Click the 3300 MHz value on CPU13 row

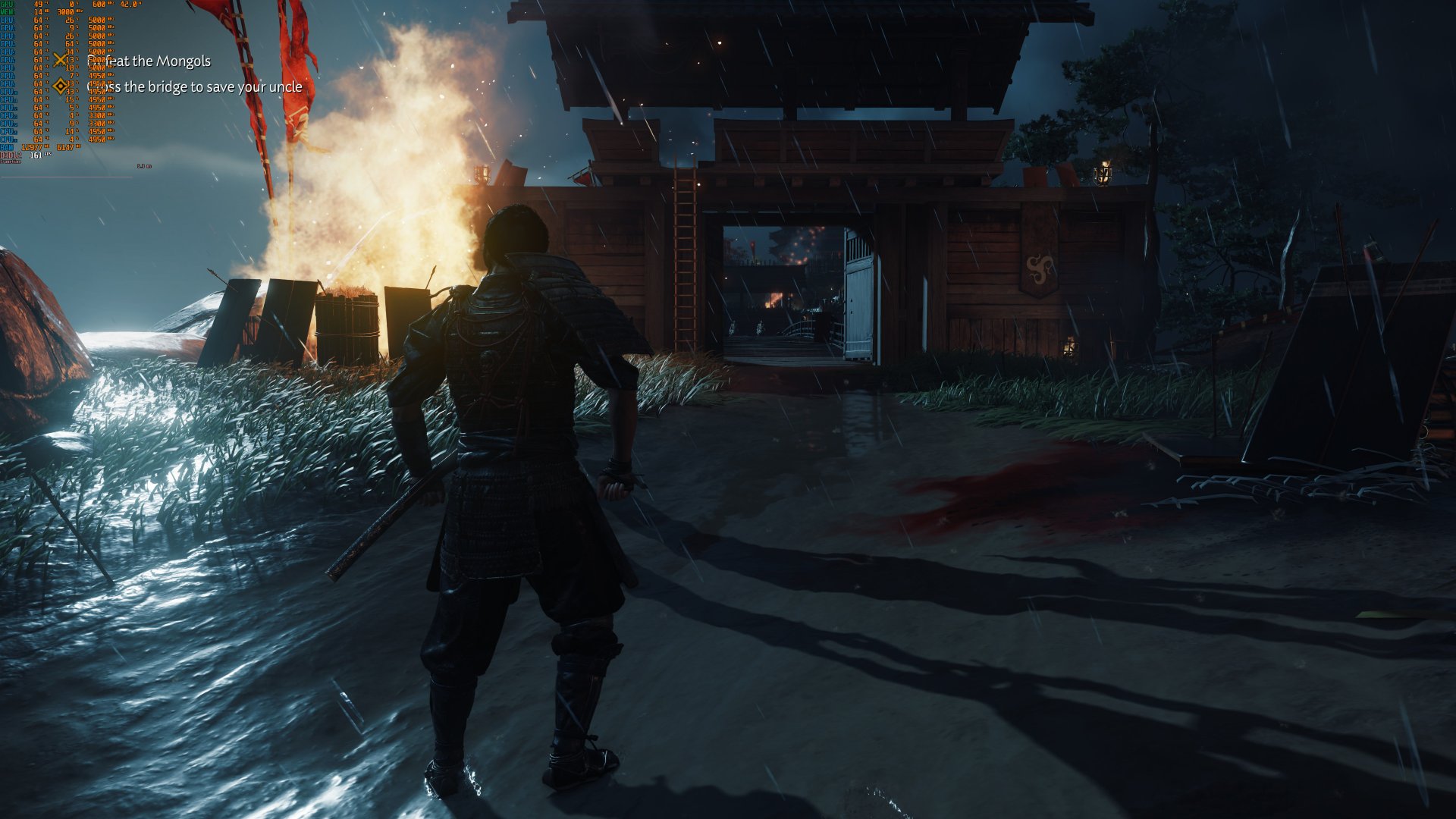(x=99, y=115)
